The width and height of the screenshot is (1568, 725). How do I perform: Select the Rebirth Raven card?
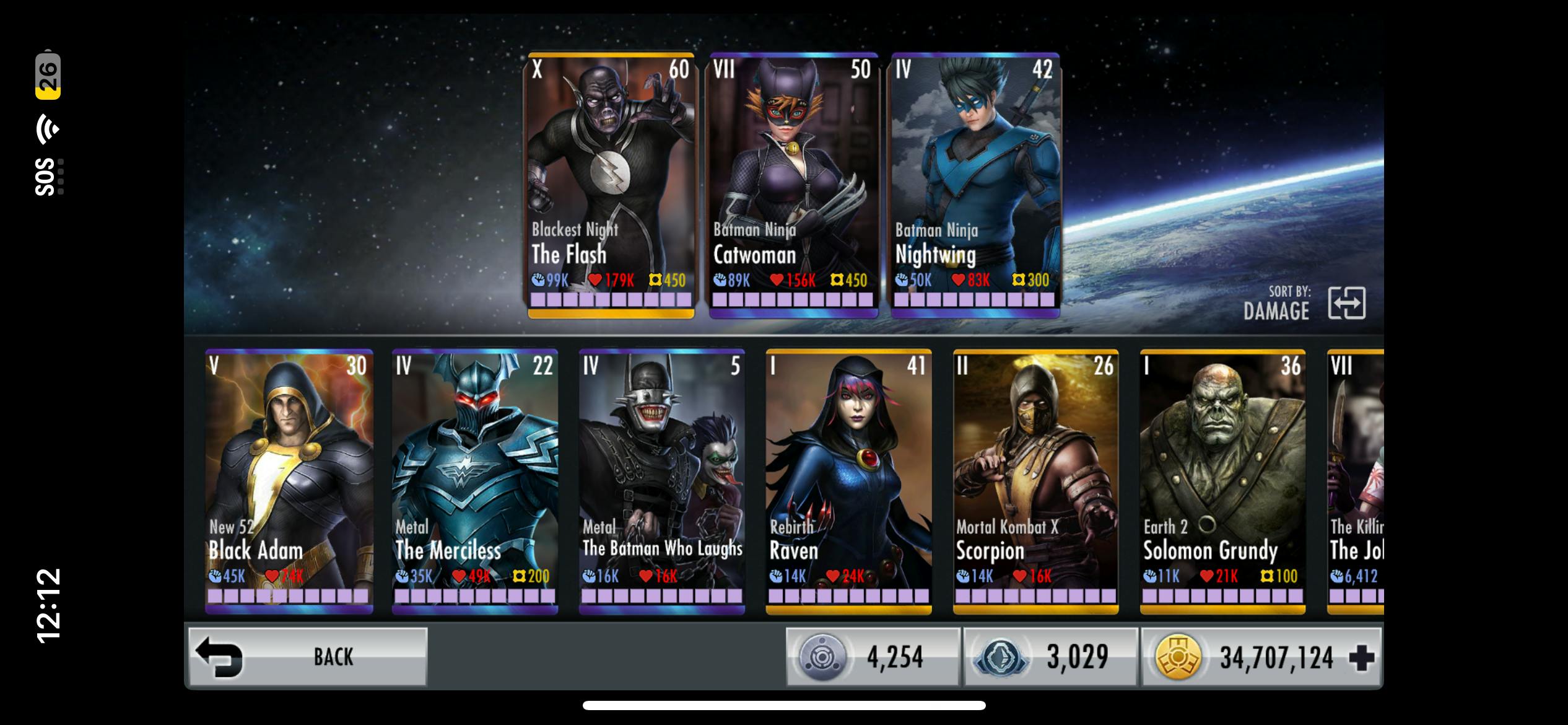849,481
